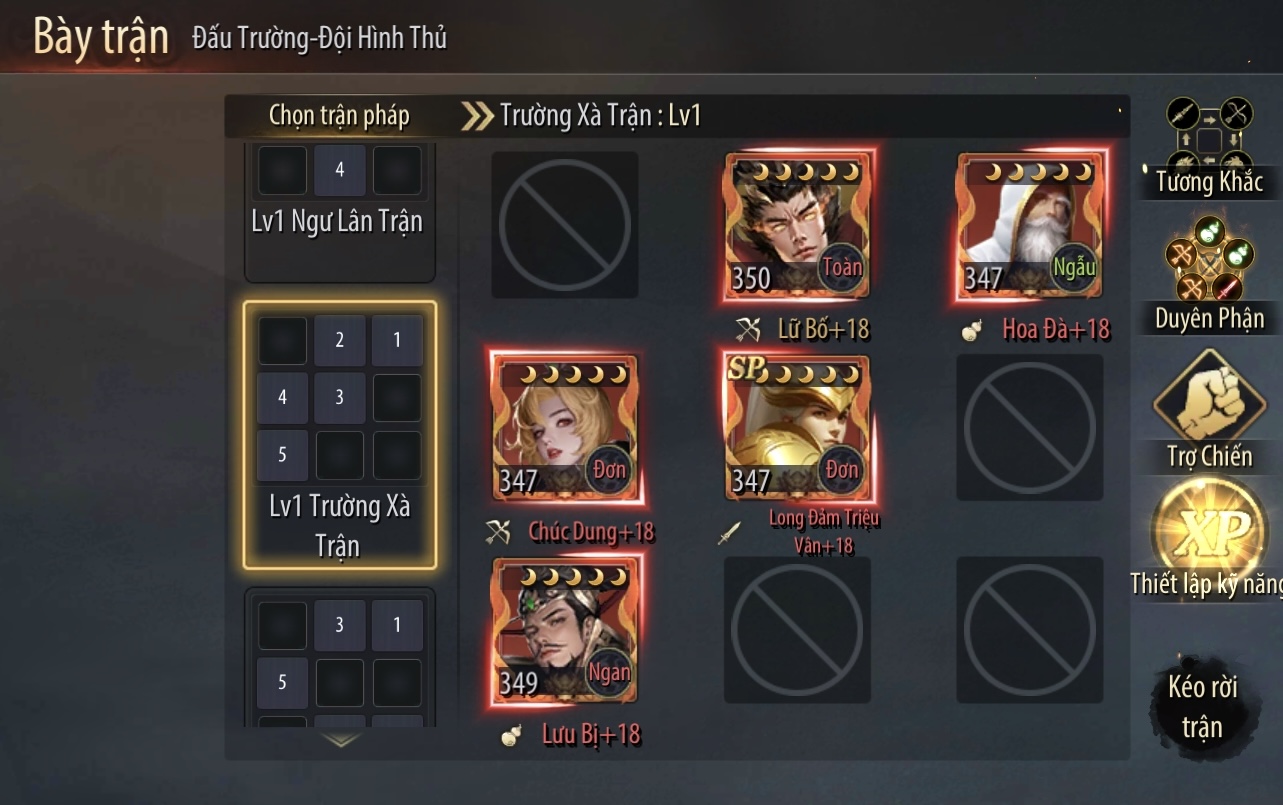
Task: Select the Lv1 Trường Xà Trận formation
Action: (x=339, y=435)
